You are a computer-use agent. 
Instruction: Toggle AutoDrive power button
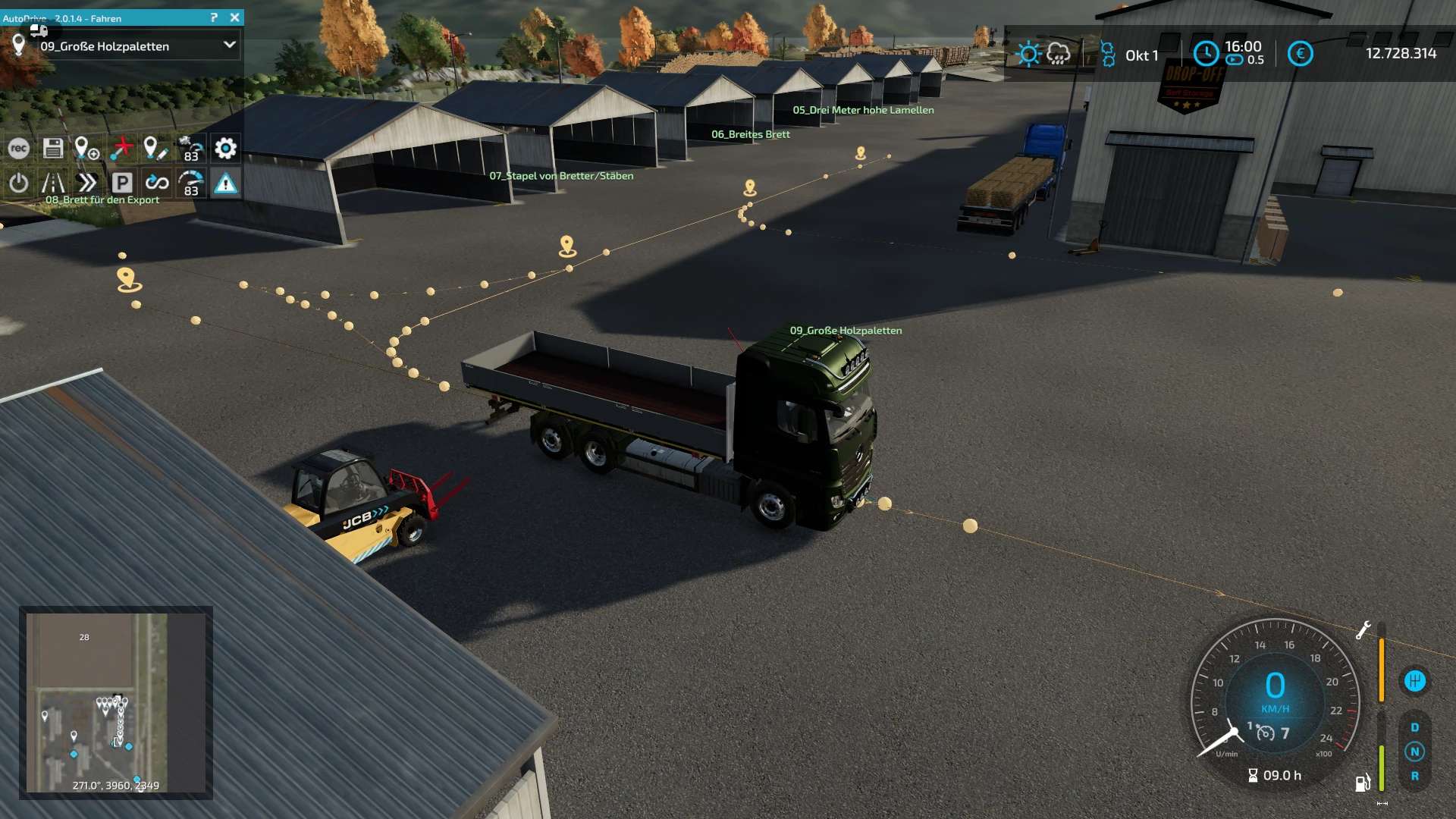[x=19, y=183]
